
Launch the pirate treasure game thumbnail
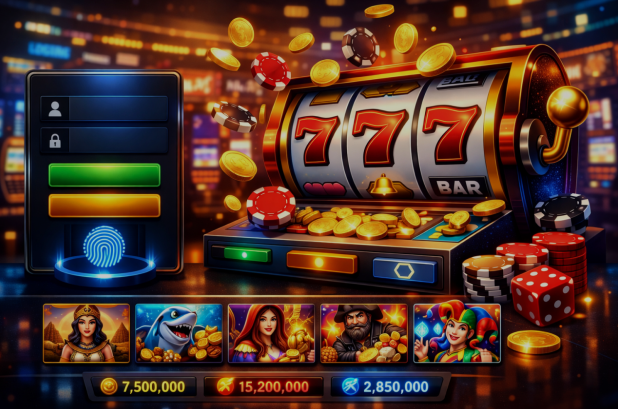363,333
